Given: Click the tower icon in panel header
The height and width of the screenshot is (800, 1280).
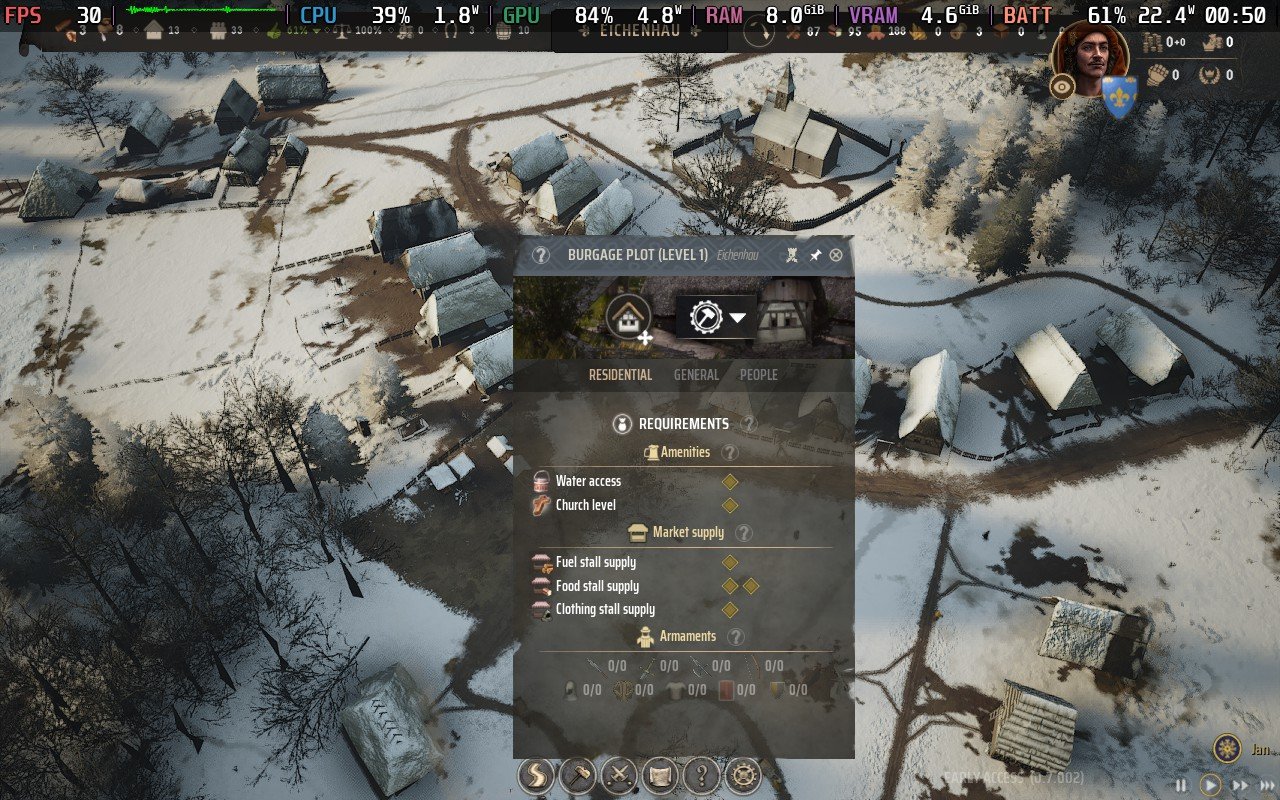Looking at the screenshot, I should pos(792,255).
